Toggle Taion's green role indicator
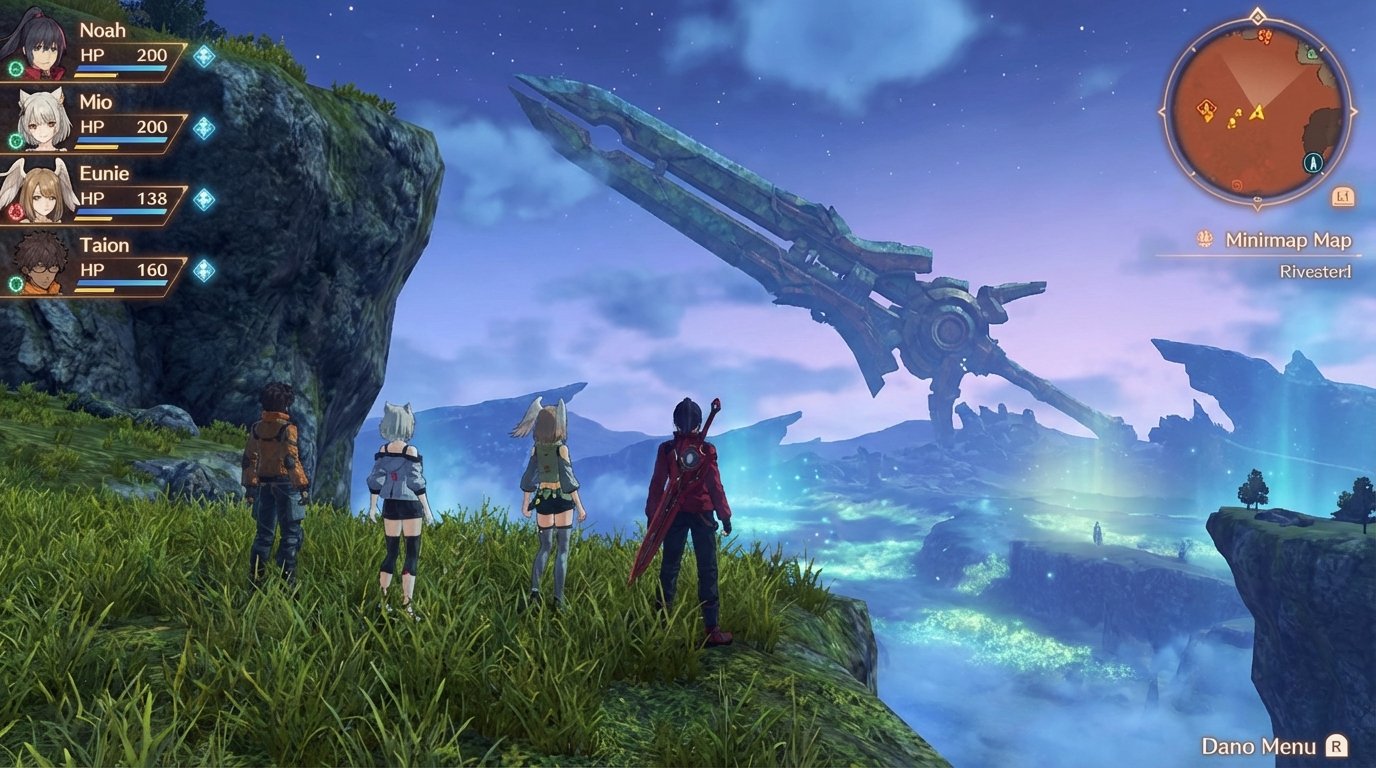Screen dimensions: 1376x768 pos(14,284)
